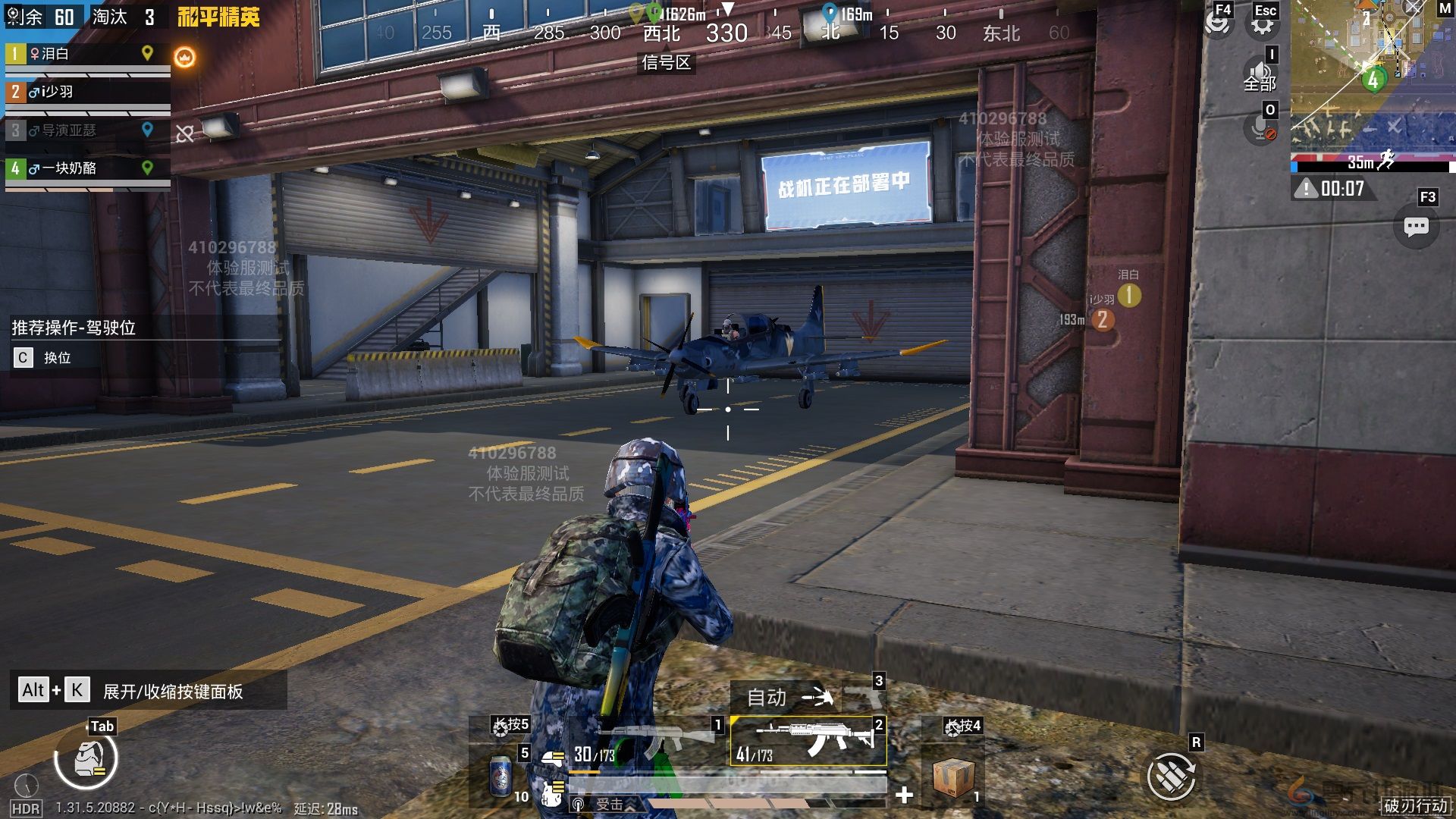Viewport: 1456px width, 819px height.
Task: Open the chat bubble quick messages
Action: pyautogui.click(x=1416, y=227)
